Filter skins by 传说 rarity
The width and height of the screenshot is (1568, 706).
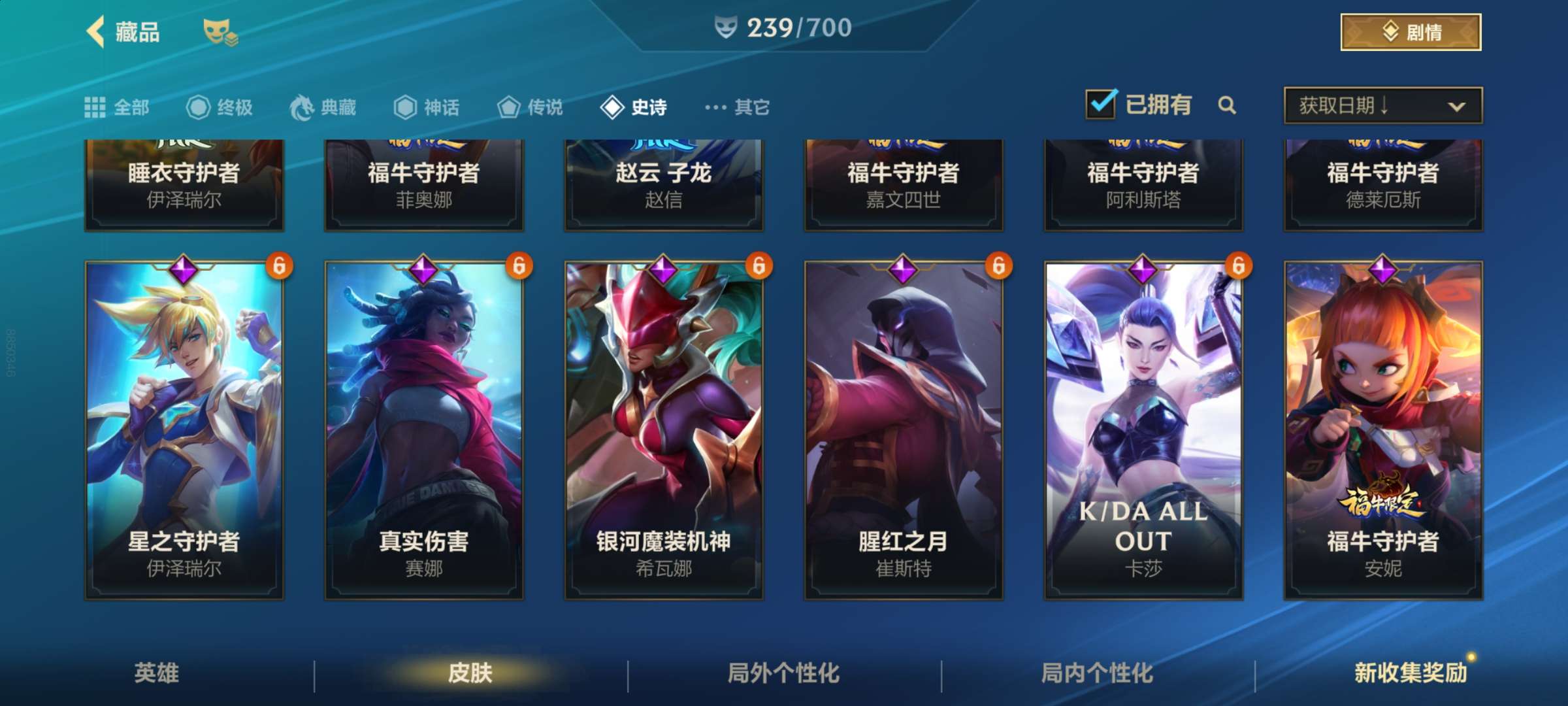coord(530,107)
